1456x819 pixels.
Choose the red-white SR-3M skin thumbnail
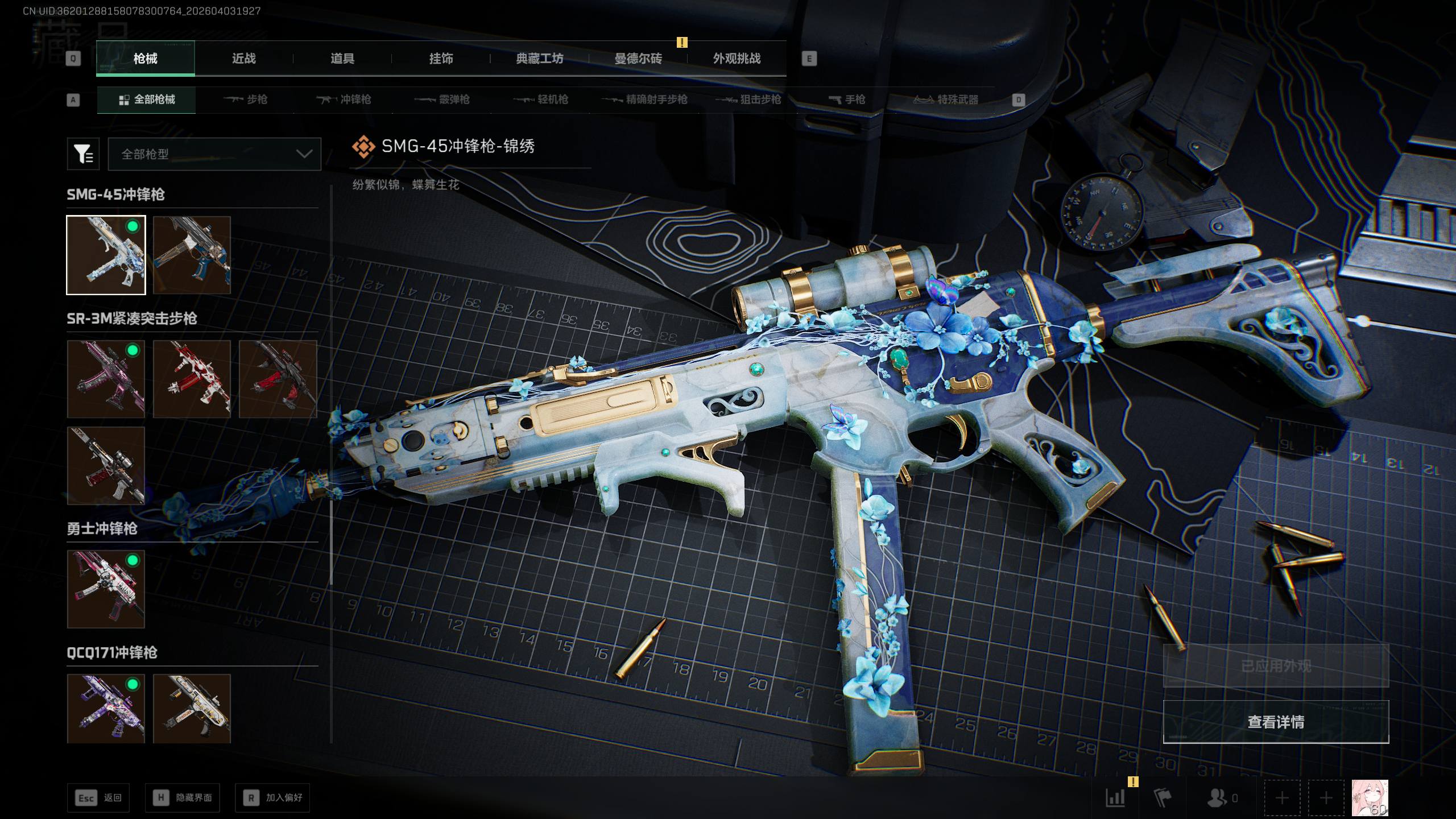[x=192, y=379]
